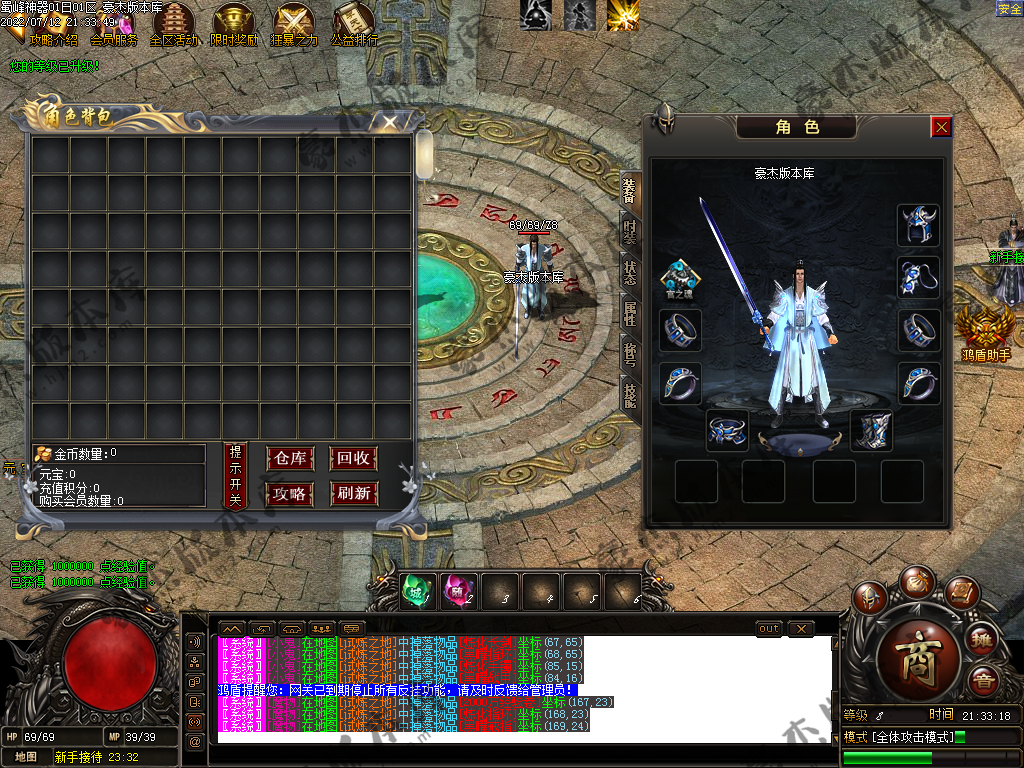Close the 角色 character panel
Viewport: 1024px width, 768px height.
941,127
